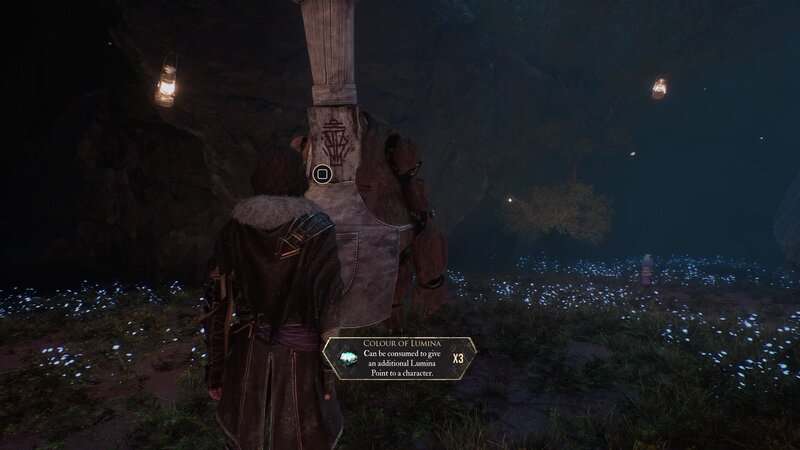
Task: Select the Colour of Lumina item notification
Action: (x=398, y=359)
